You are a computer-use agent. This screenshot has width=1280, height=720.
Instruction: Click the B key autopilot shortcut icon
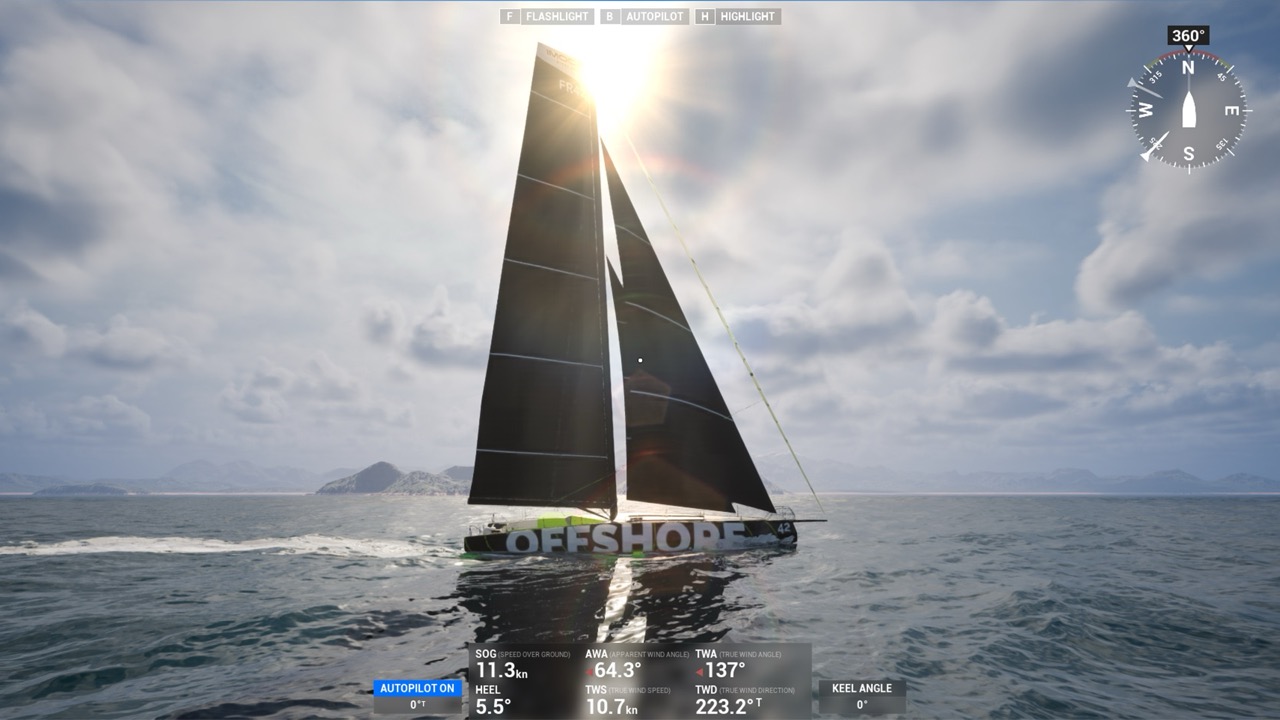coord(610,16)
